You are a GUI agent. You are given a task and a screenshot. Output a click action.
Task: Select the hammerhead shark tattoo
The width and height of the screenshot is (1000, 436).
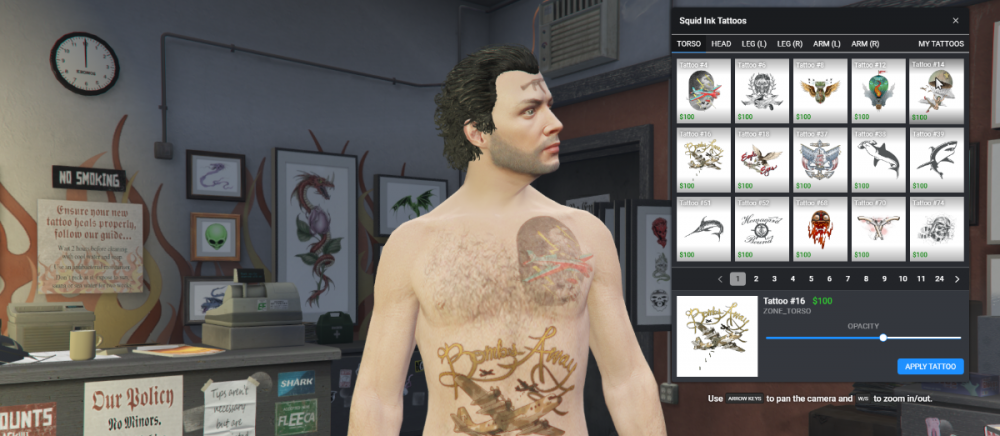pyautogui.click(x=878, y=159)
